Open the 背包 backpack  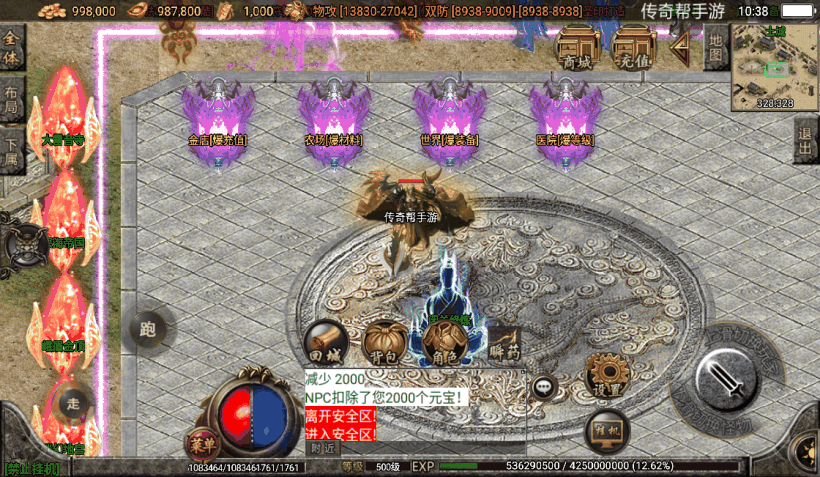point(382,343)
